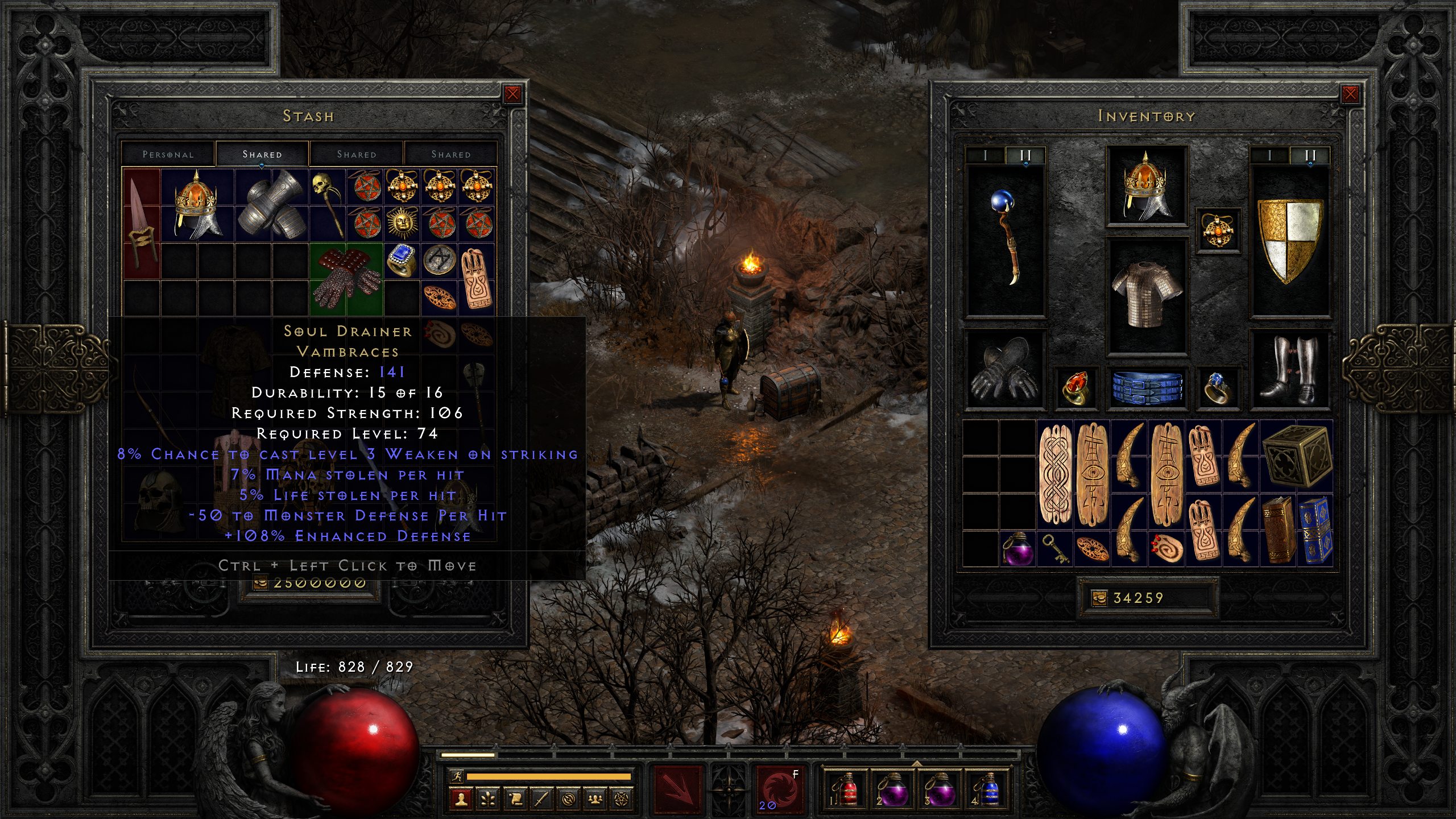Select the blue sapphire ring in stash
Screen dimensions: 1456x819
[x=402, y=260]
